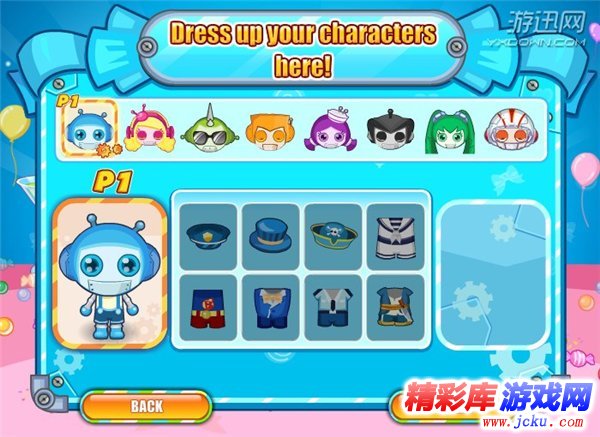Choose the white and orange helmet robot

tap(507, 130)
